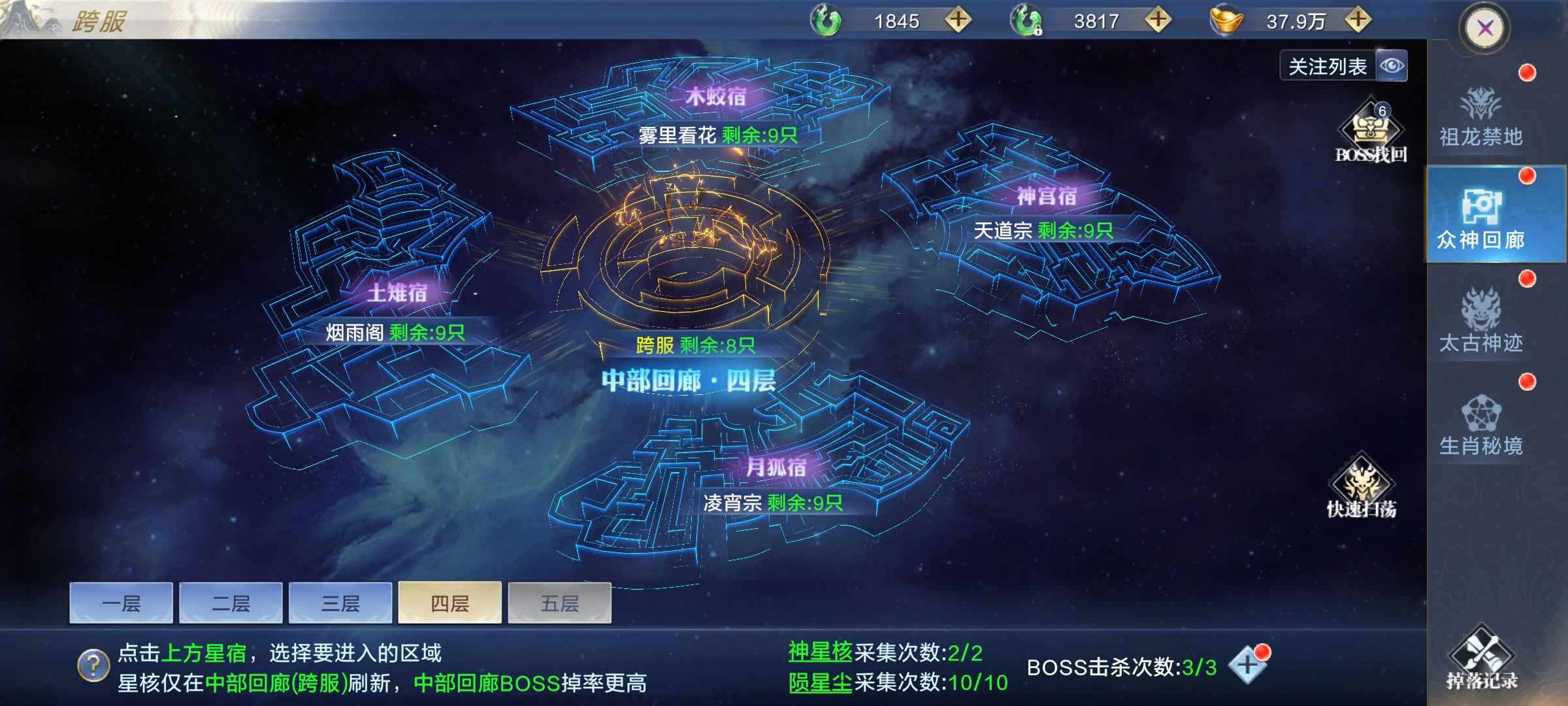Choose the 二层 floor tab
Image resolution: width=1568 pixels, height=706 pixels.
(231, 603)
